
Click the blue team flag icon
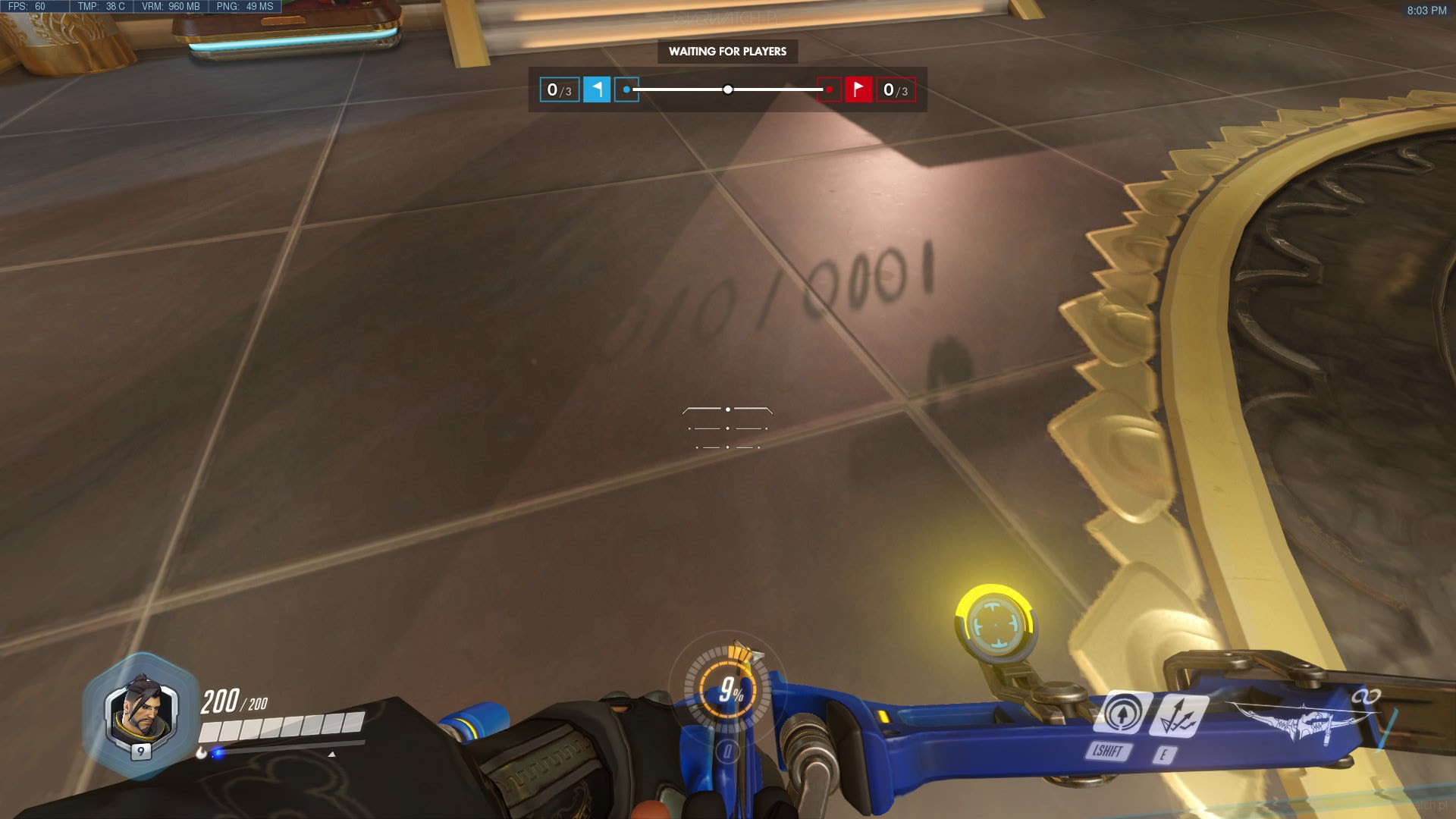597,89
